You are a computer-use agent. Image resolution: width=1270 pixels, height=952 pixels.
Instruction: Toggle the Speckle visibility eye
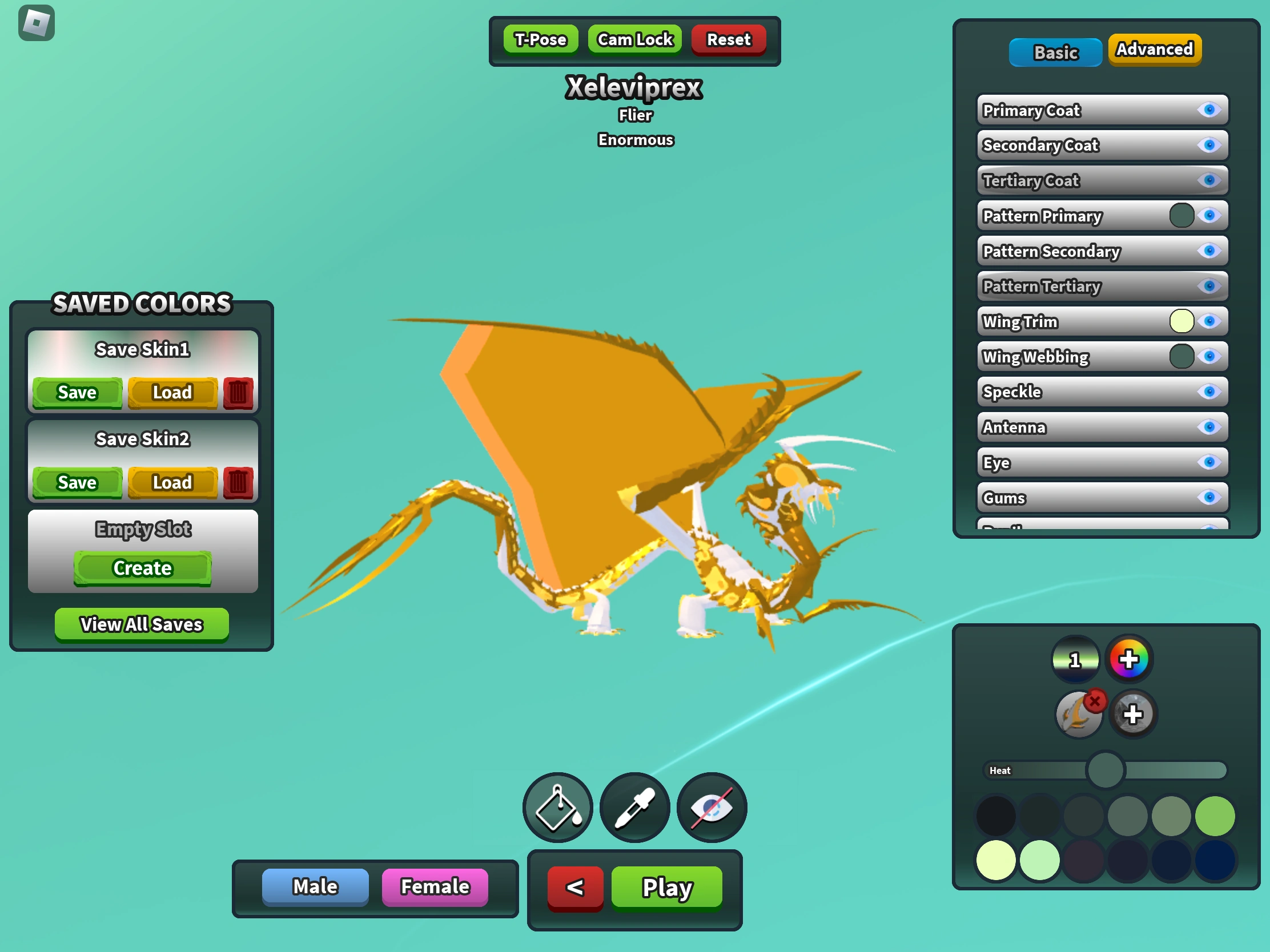[x=1210, y=392]
